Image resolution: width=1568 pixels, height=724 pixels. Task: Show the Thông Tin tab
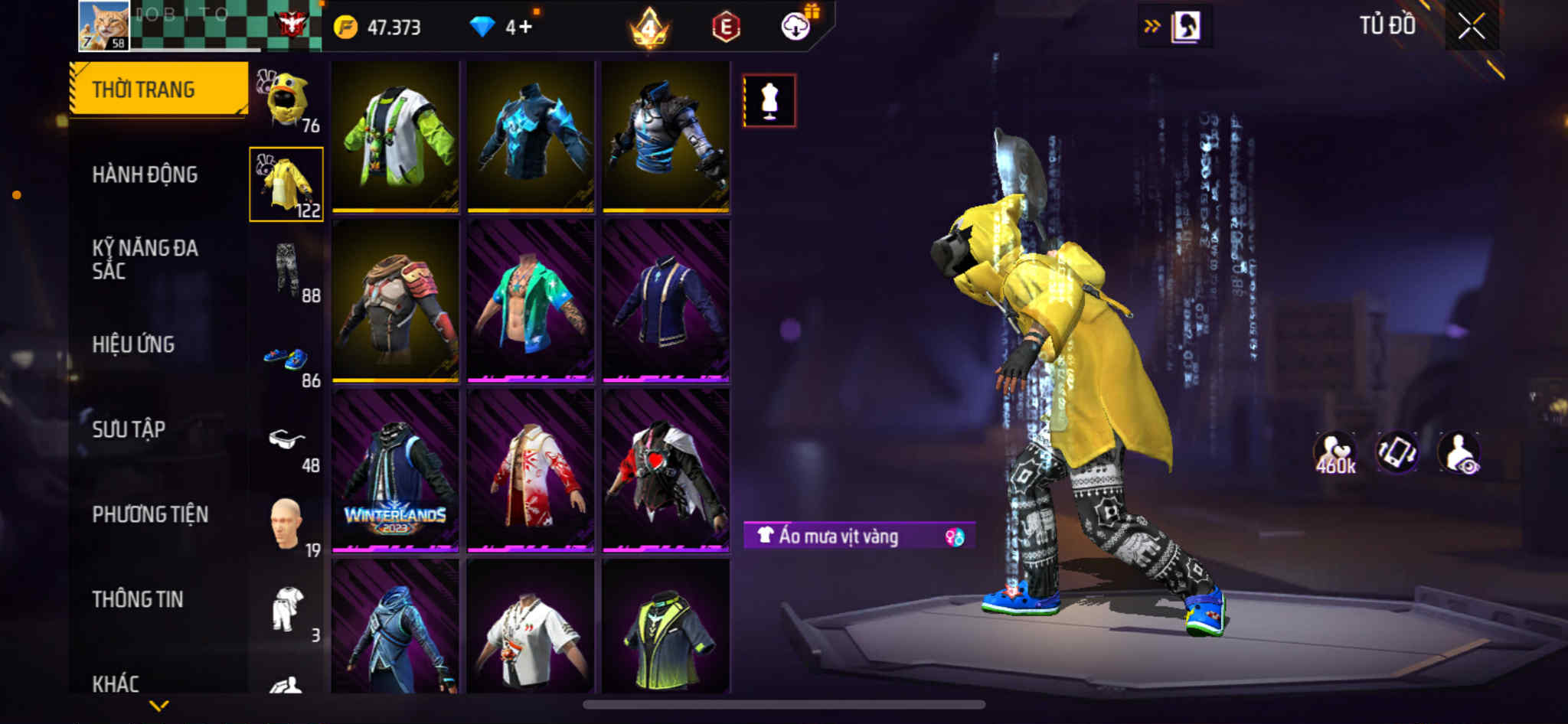[x=138, y=599]
